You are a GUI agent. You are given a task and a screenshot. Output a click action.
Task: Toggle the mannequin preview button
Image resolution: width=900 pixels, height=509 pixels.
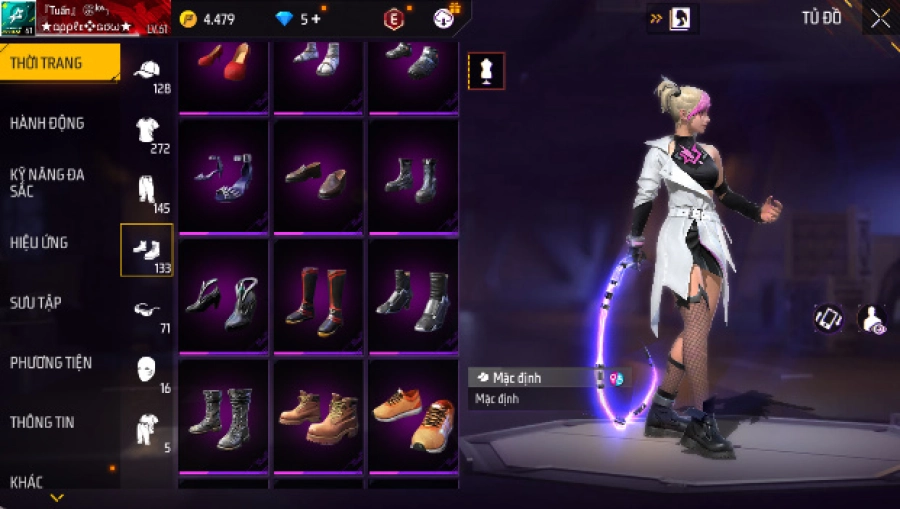pyautogui.click(x=487, y=71)
